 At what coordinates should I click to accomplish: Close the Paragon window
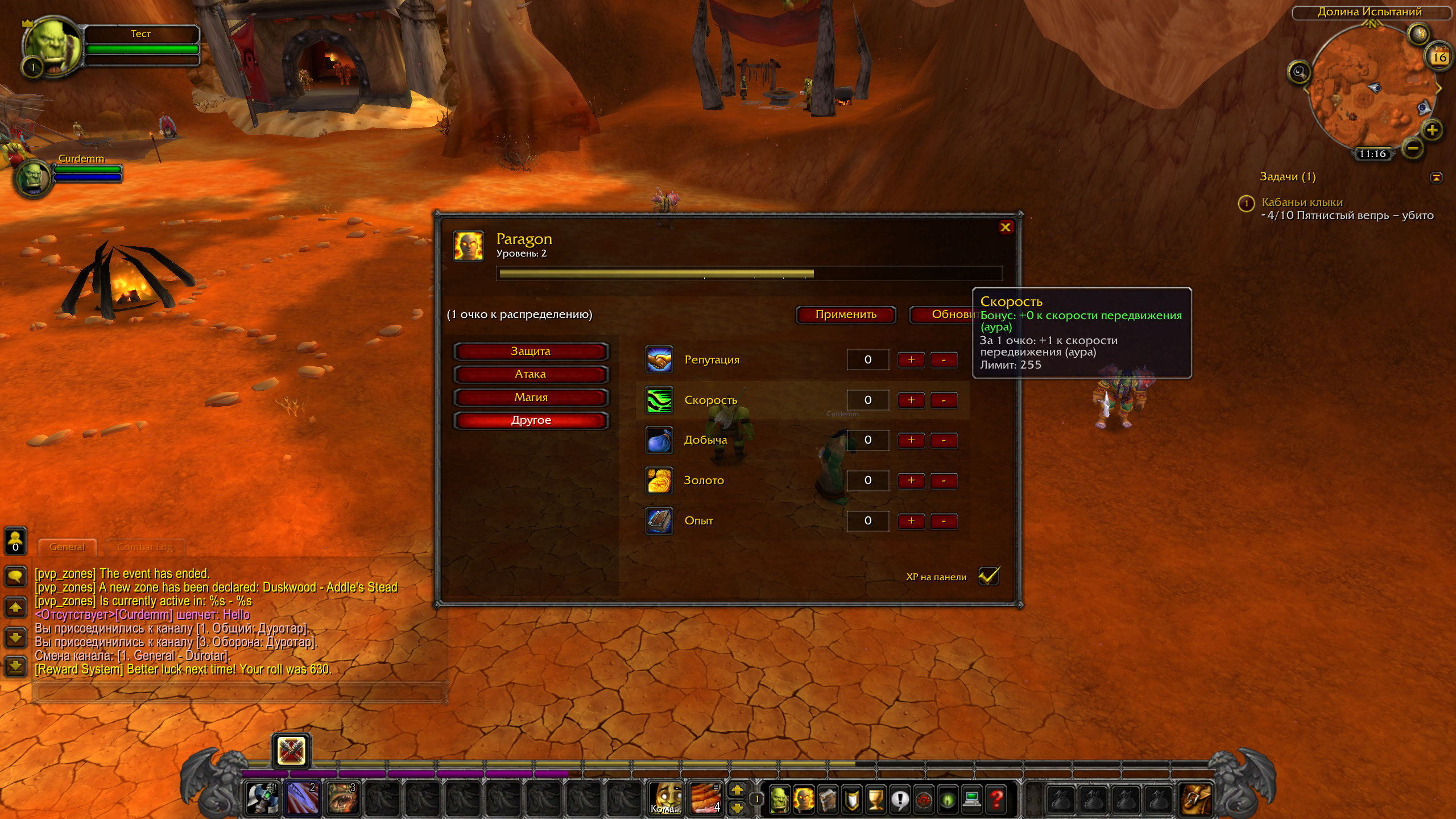[1005, 227]
